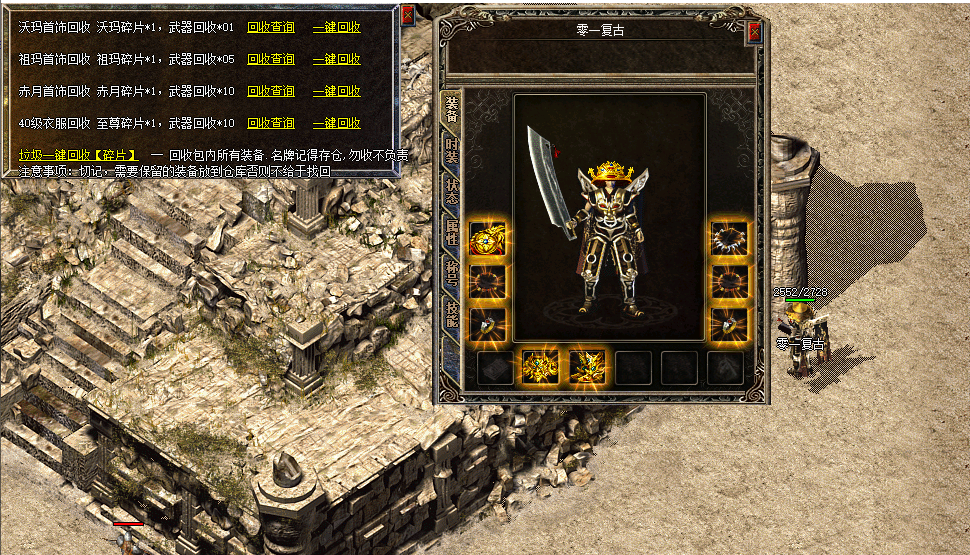Open 回收查询 for 沃玛首饰回收

[x=271, y=27]
